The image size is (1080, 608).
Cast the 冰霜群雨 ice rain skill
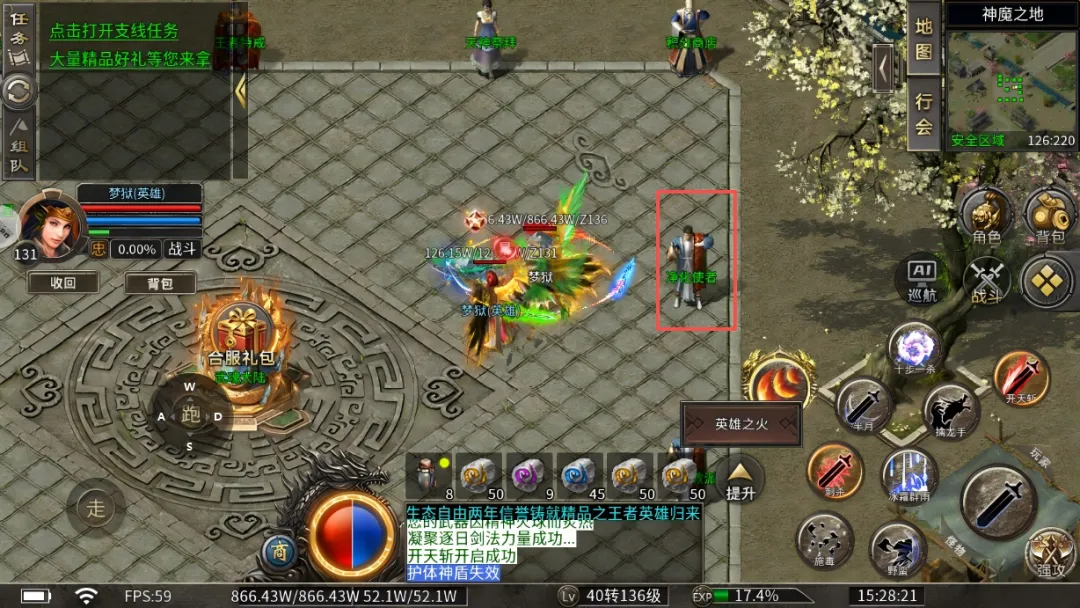pos(908,474)
